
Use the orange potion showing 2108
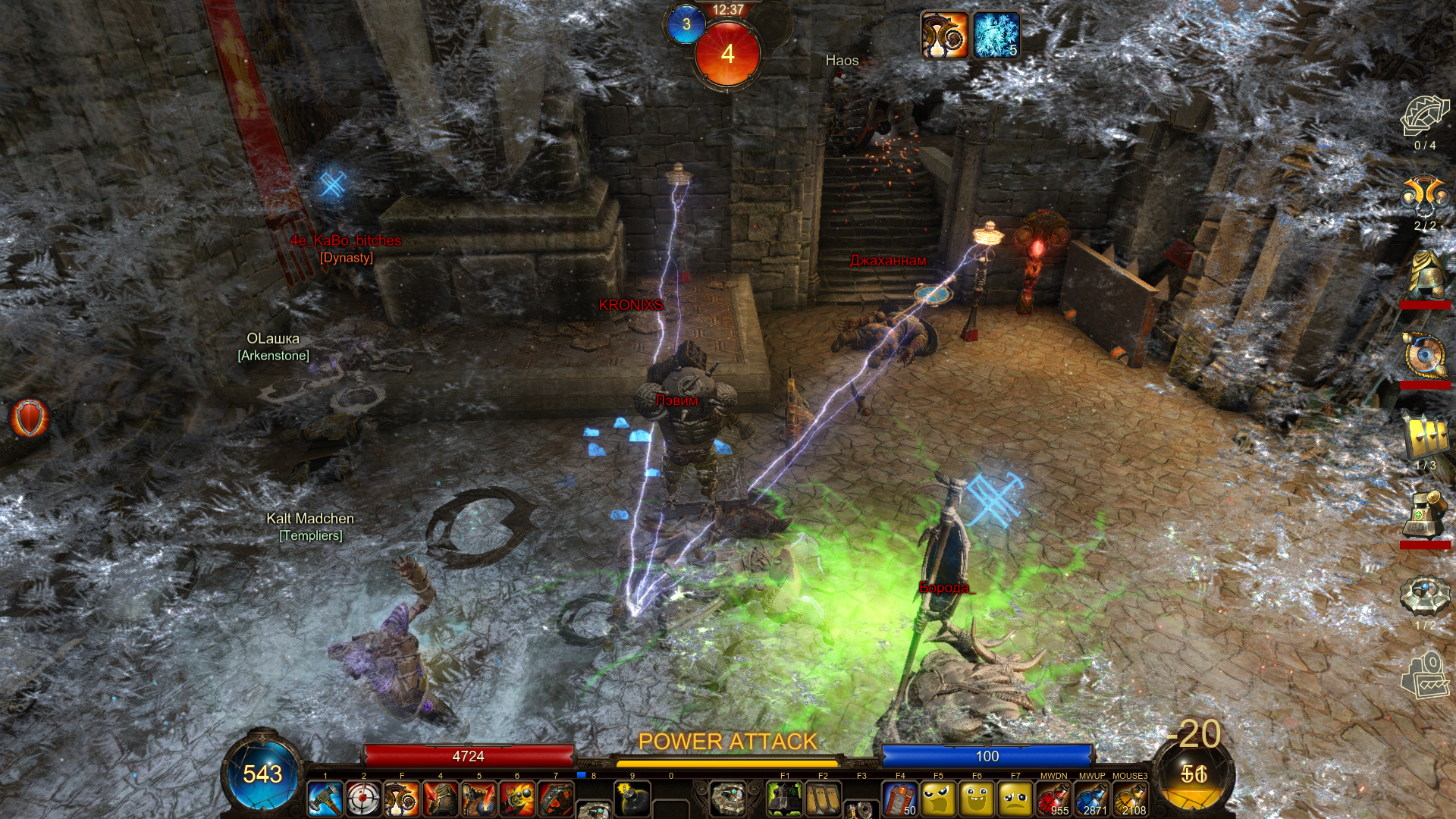pyautogui.click(x=1130, y=799)
